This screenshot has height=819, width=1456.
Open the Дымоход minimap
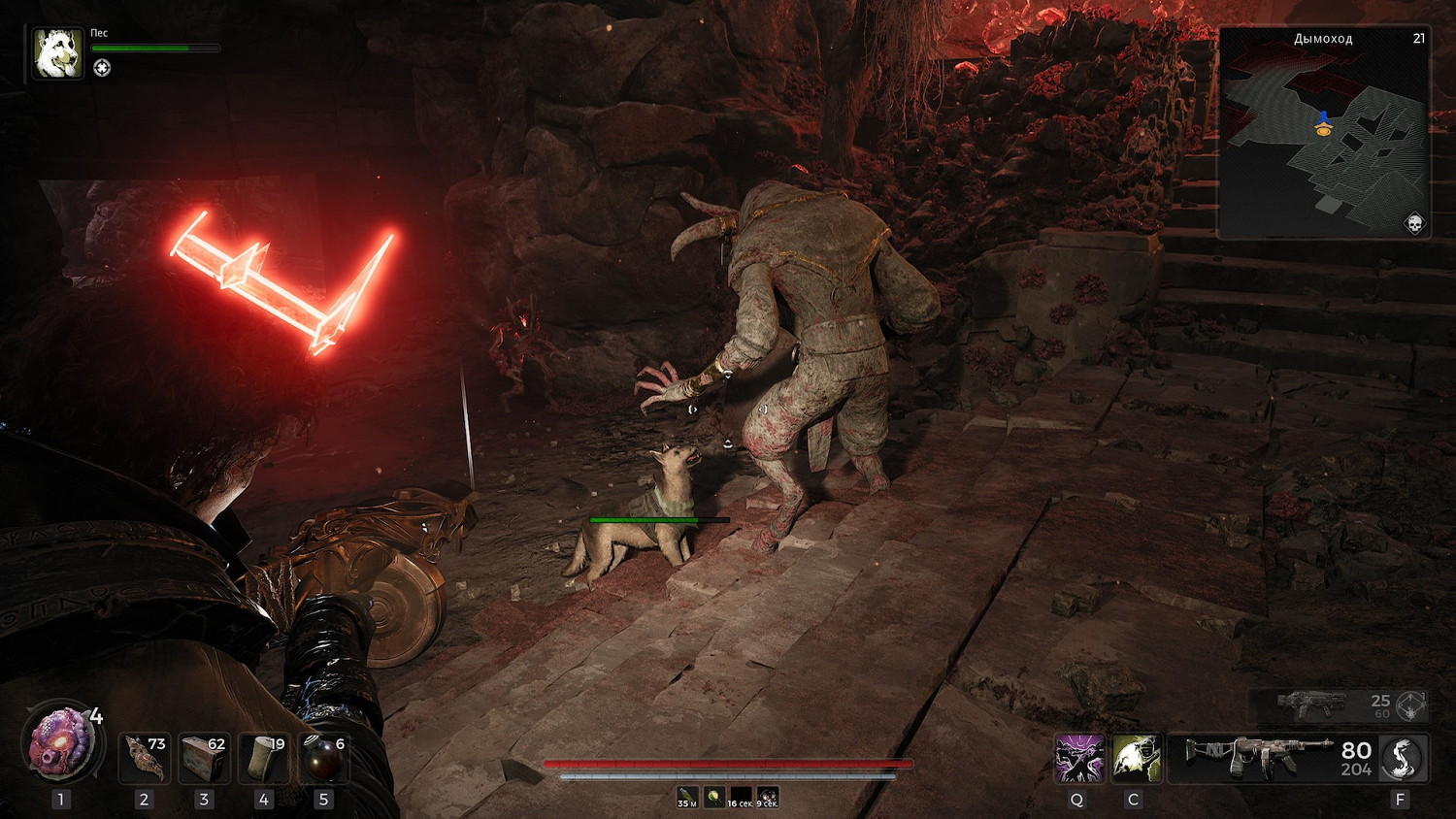[x=1323, y=133]
